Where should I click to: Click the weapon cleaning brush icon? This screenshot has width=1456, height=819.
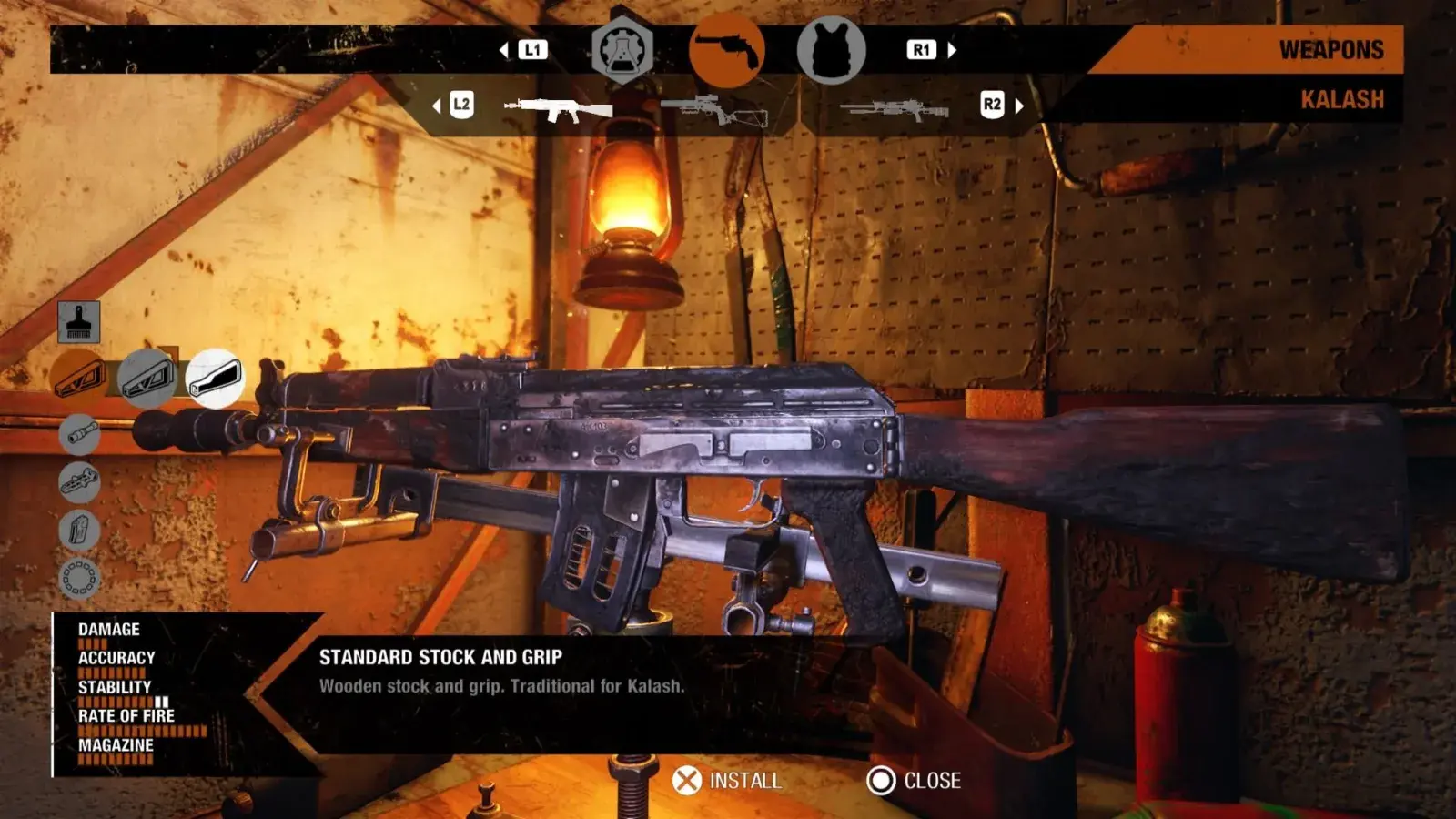79,322
